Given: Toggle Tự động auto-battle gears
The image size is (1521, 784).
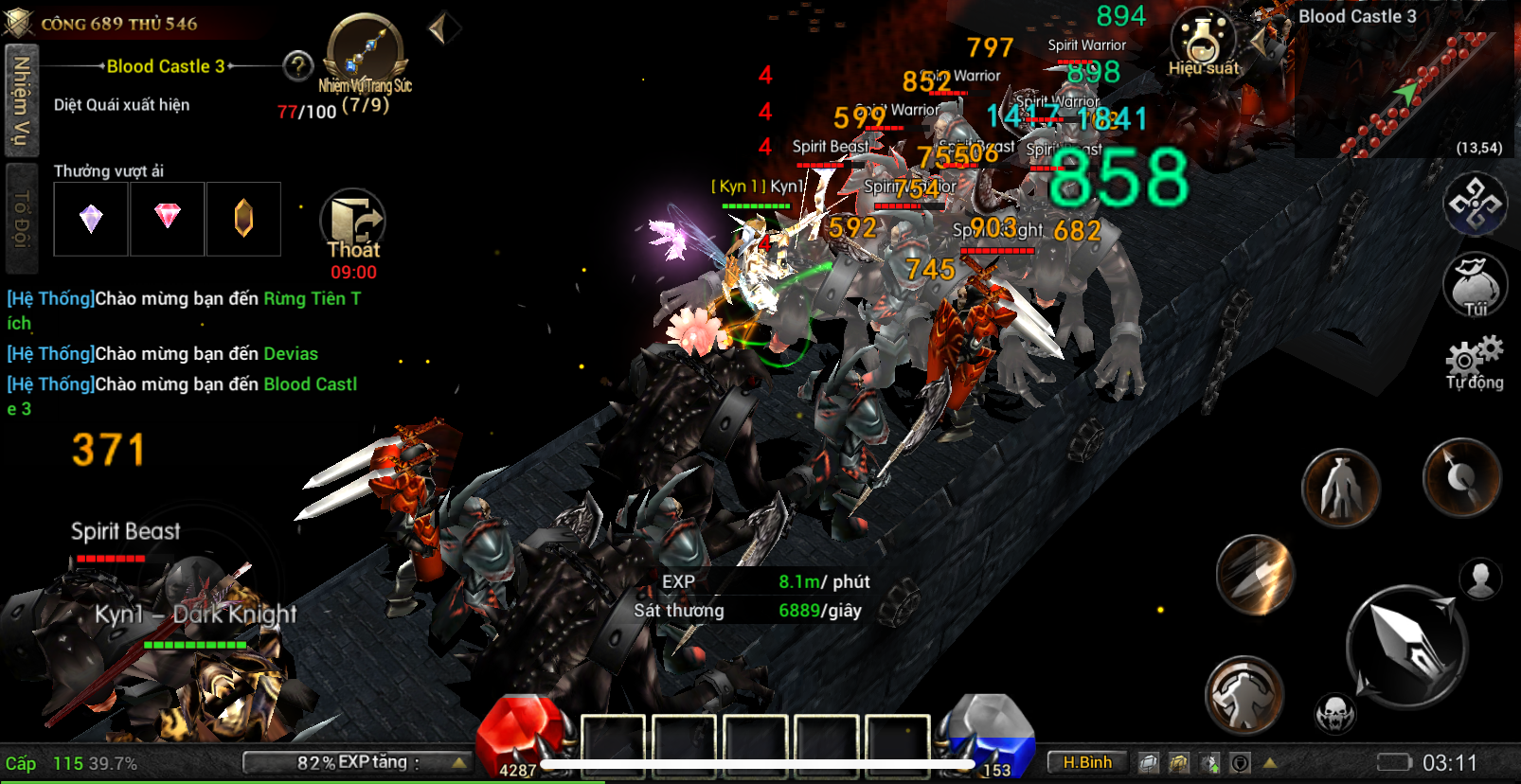Looking at the screenshot, I should click(x=1475, y=362).
